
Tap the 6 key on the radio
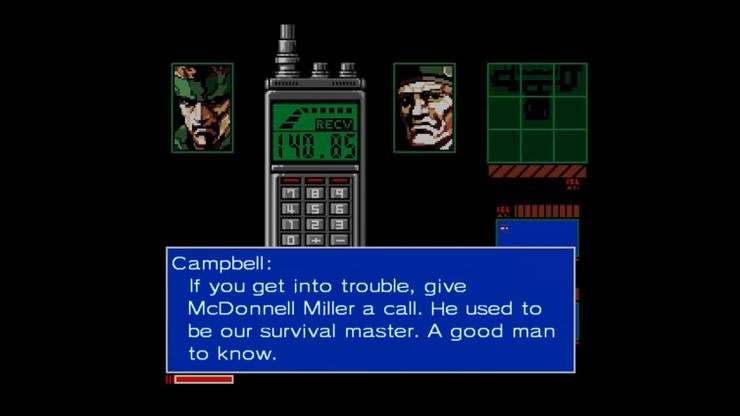point(338,209)
